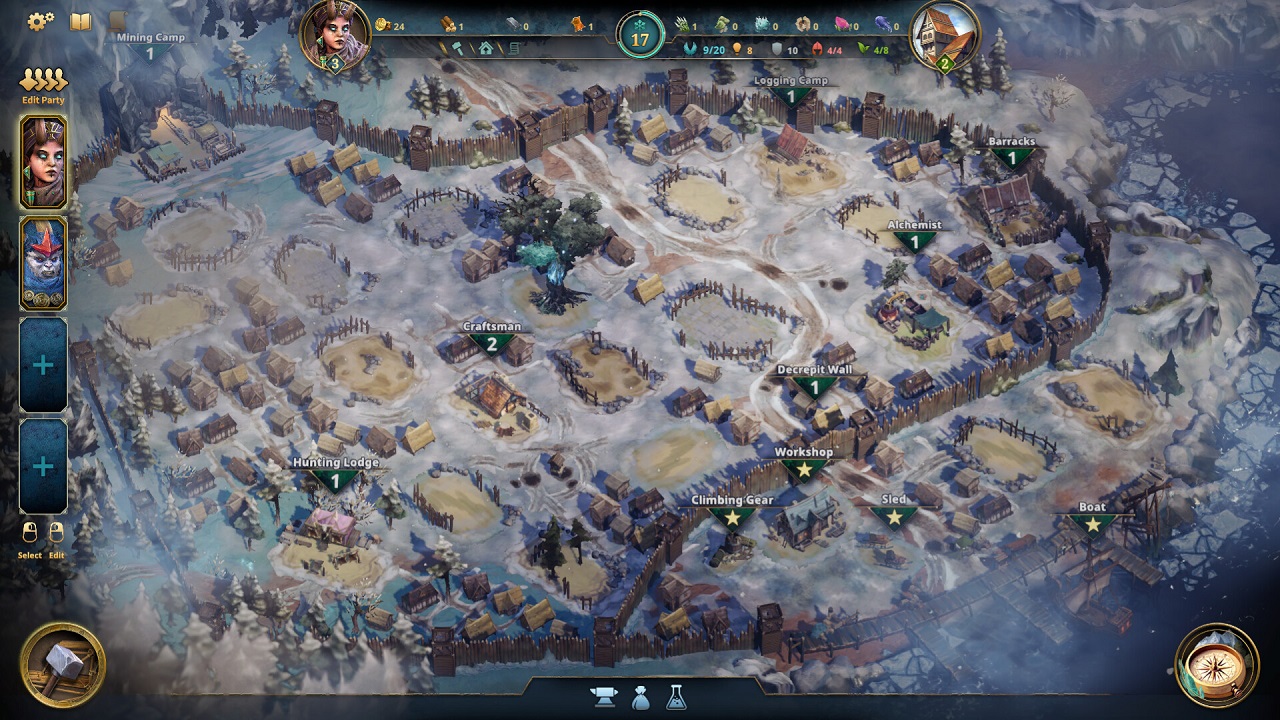This screenshot has width=1280, height=720.
Task: Choose the Hunting Lodge marker
Action: (x=336, y=478)
